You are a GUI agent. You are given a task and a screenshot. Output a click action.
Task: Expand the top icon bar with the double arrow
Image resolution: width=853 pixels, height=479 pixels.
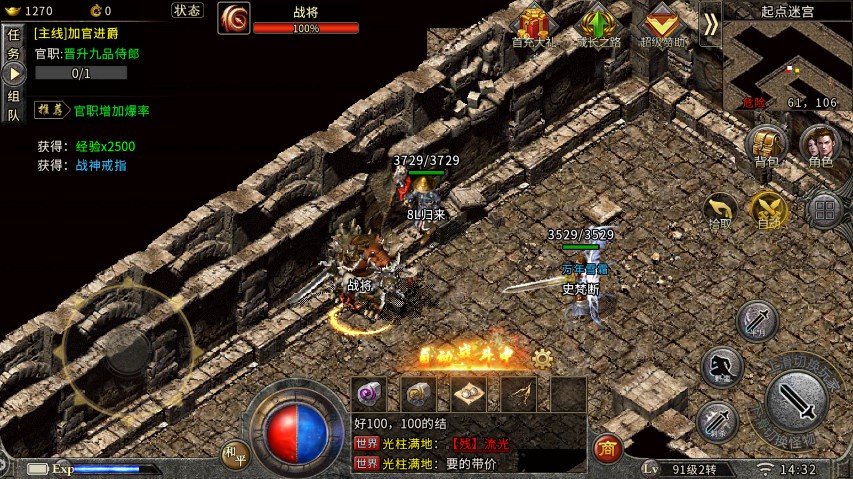coord(710,24)
